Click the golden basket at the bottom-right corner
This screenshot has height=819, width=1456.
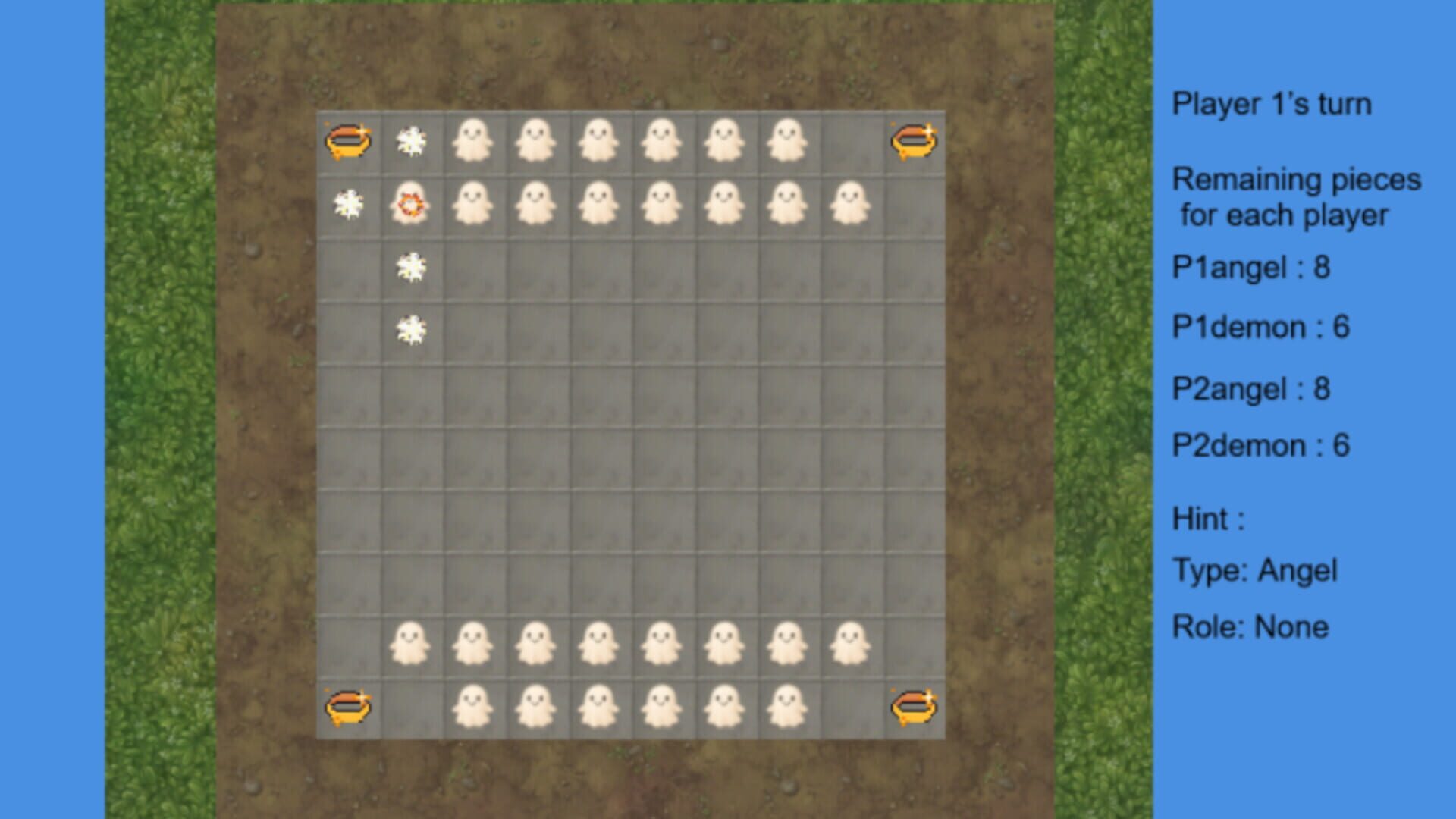[914, 705]
